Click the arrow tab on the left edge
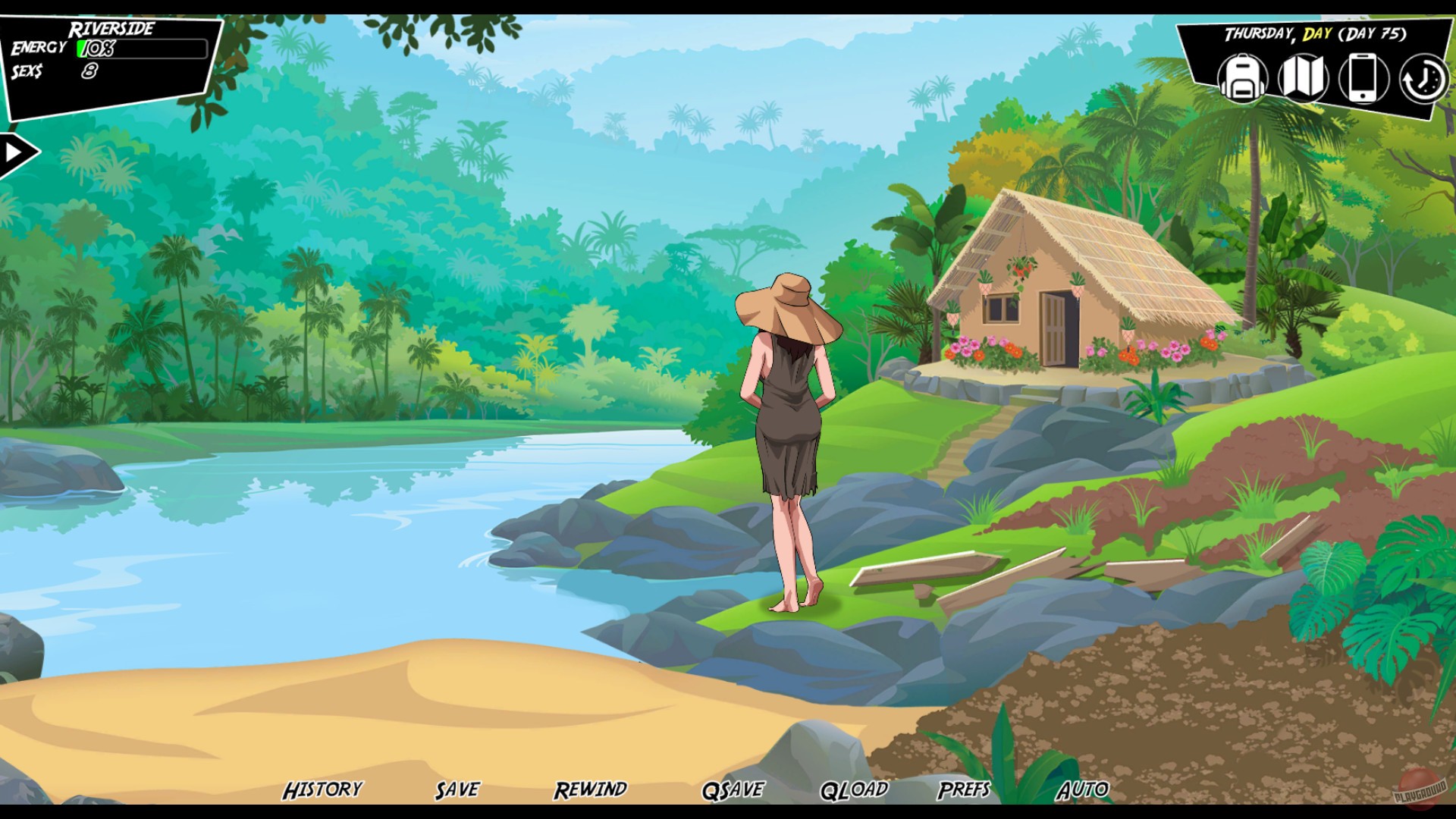Image resolution: width=1456 pixels, height=819 pixels. [17, 152]
